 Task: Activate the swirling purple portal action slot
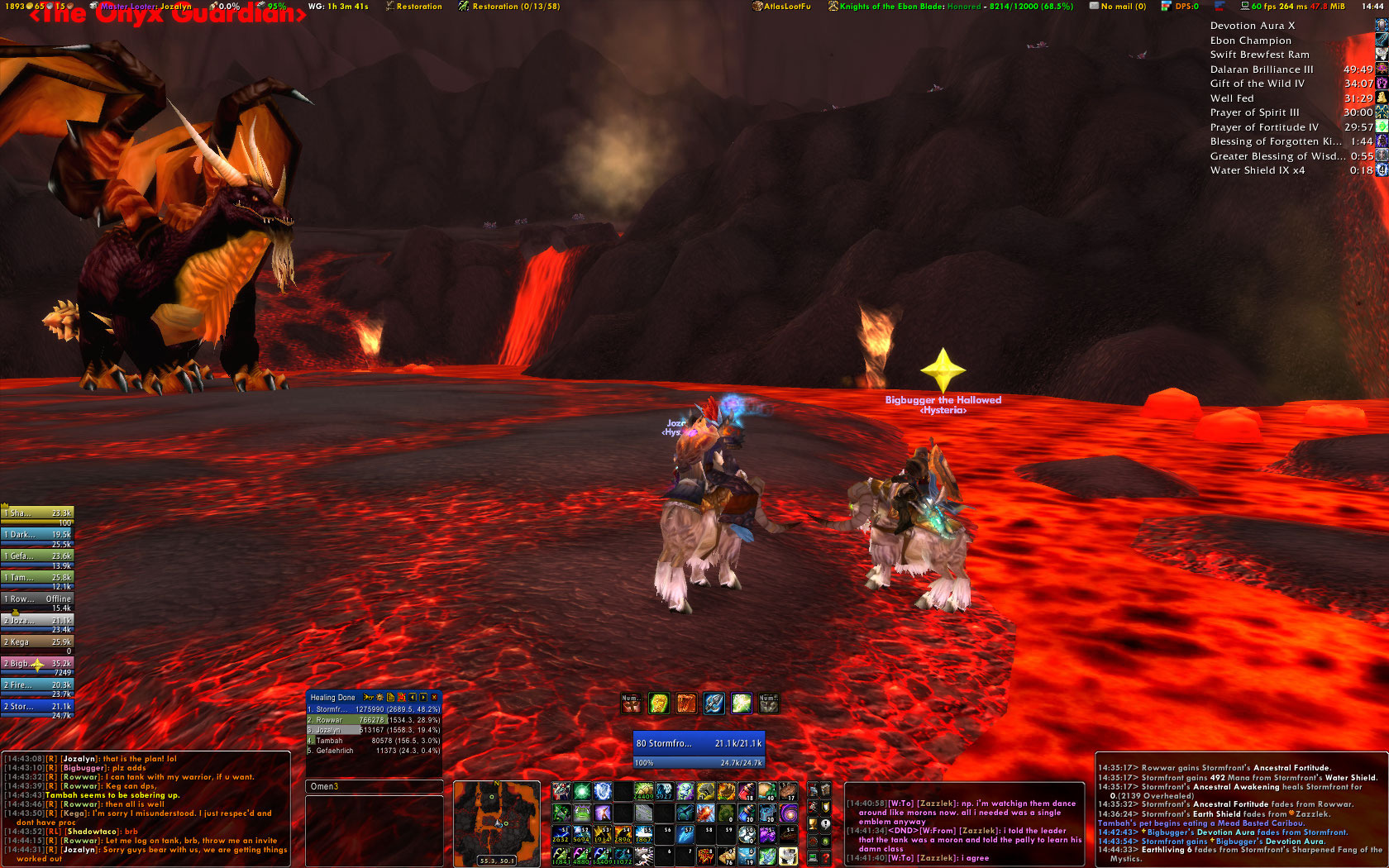788,813
